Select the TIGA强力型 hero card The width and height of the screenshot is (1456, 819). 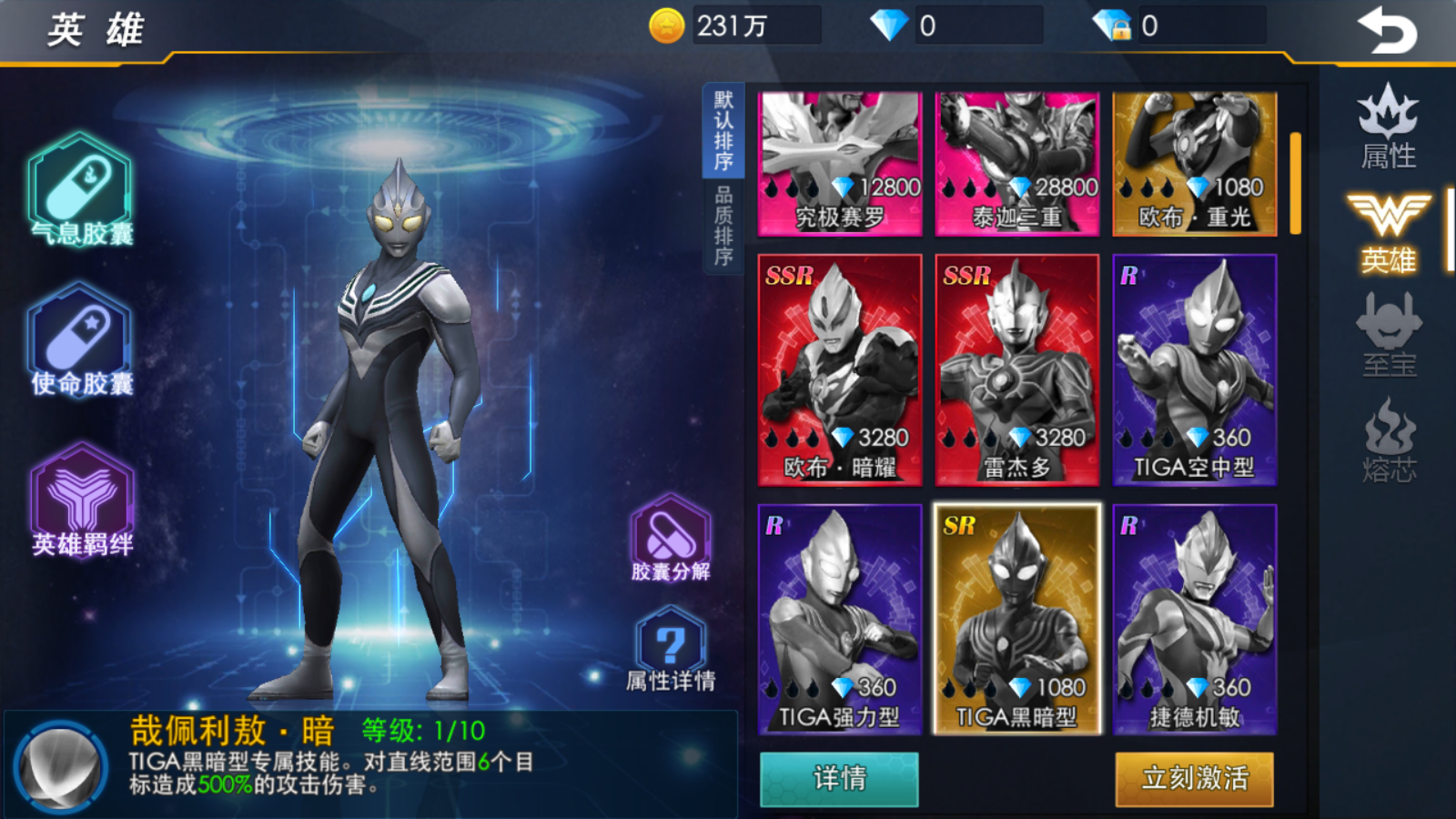pyautogui.click(x=839, y=619)
